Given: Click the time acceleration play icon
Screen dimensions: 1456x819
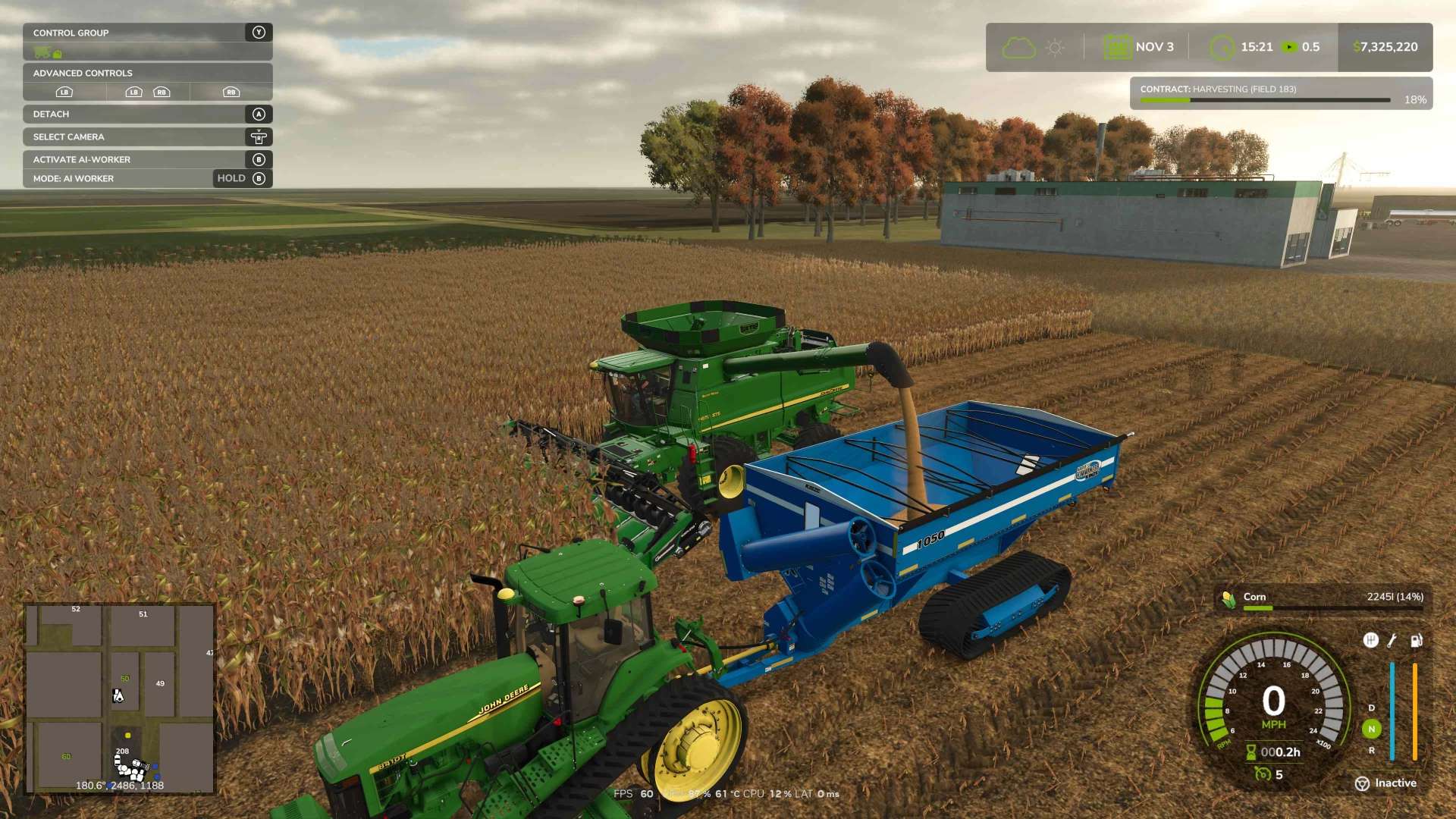Looking at the screenshot, I should (1289, 47).
